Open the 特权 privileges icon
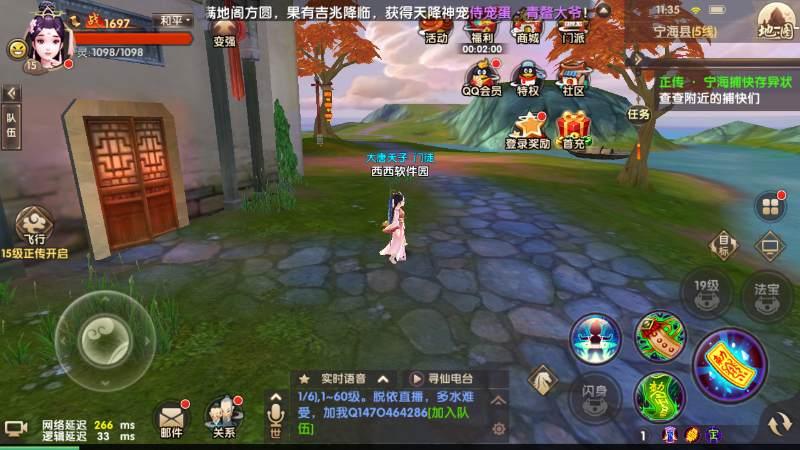 [x=527, y=78]
